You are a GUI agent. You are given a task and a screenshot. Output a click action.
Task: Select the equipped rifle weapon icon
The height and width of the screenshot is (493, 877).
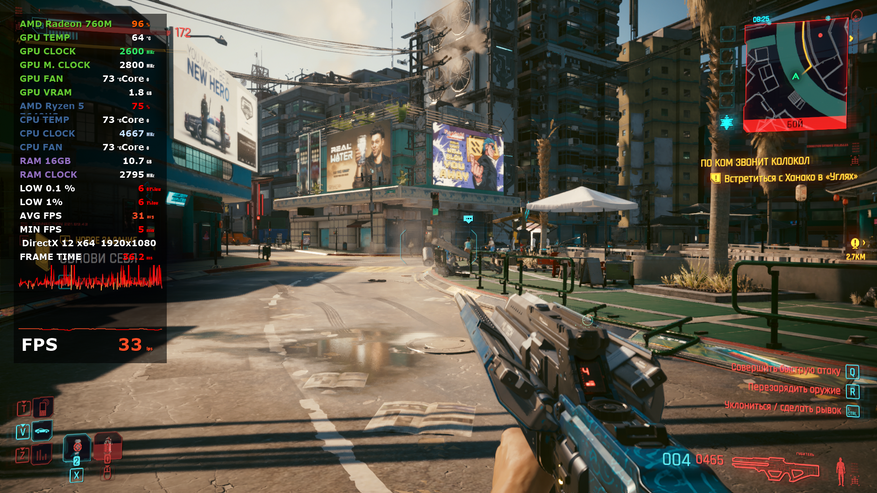tap(775, 467)
